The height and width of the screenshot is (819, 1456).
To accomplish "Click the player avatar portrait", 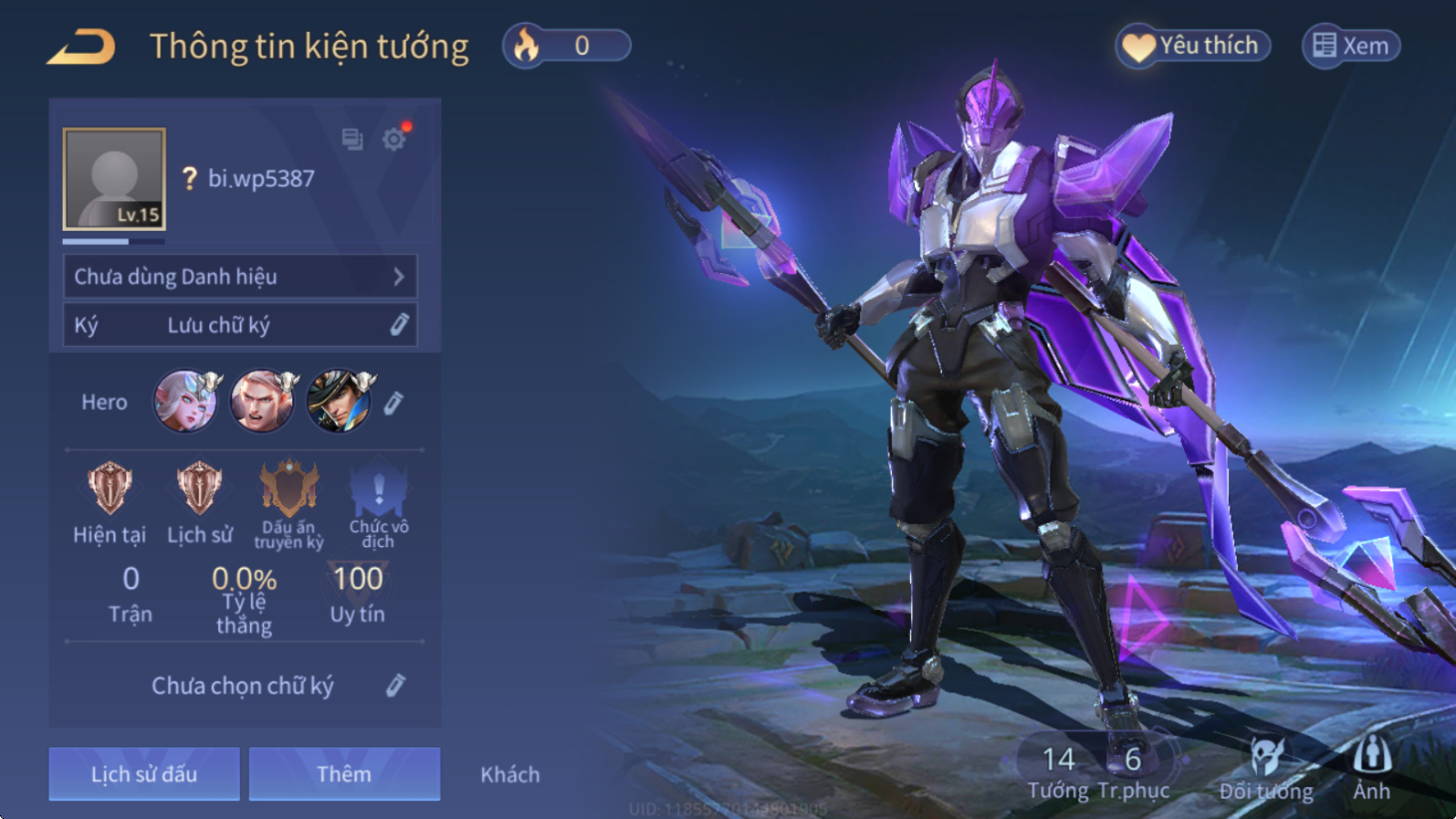I will click(x=115, y=179).
